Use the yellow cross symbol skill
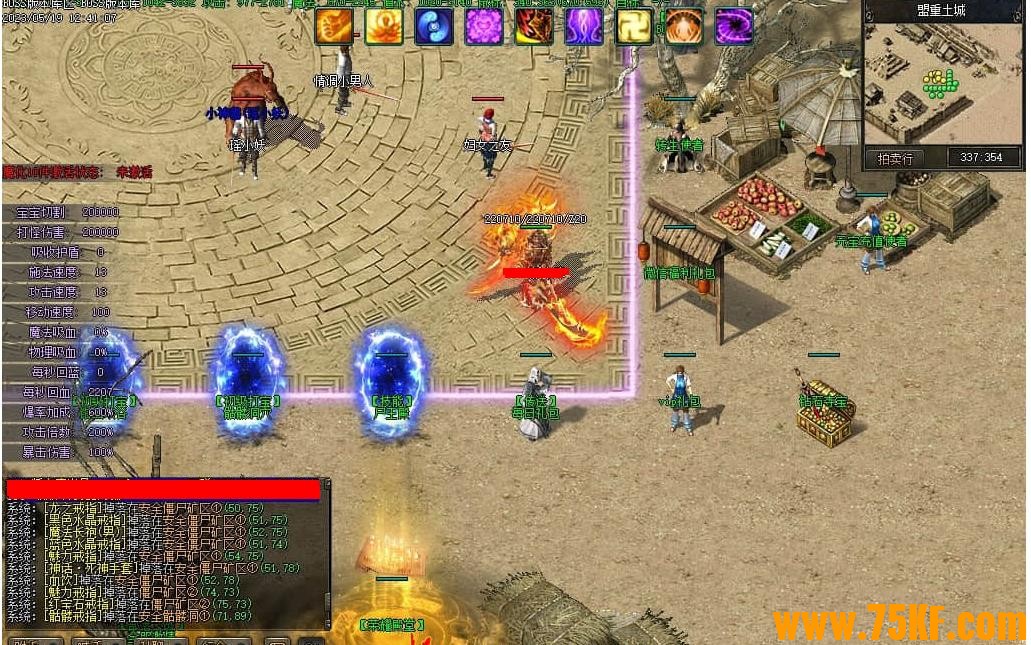This screenshot has height=645, width=1031. tap(634, 27)
